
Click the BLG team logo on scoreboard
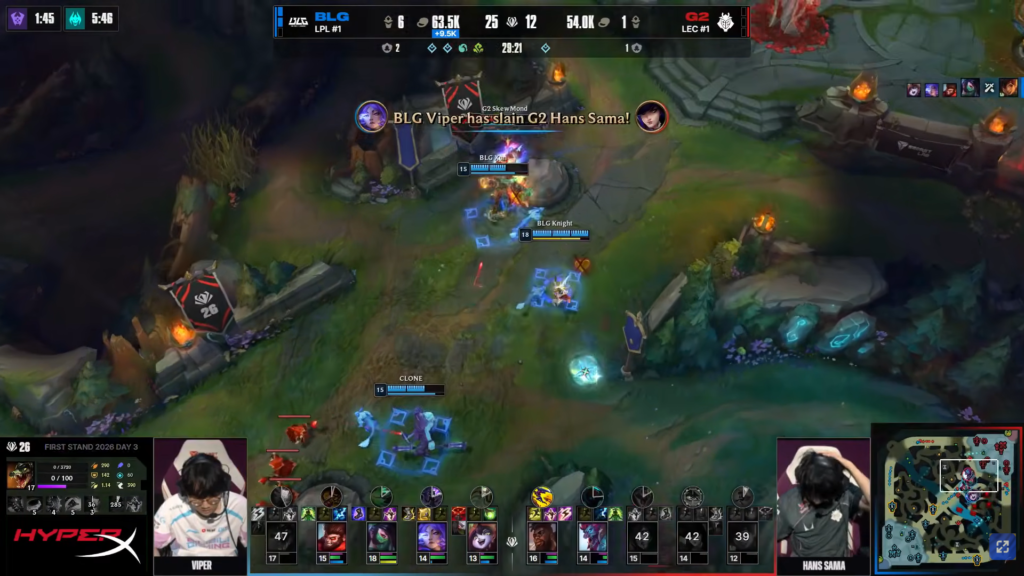[298, 21]
